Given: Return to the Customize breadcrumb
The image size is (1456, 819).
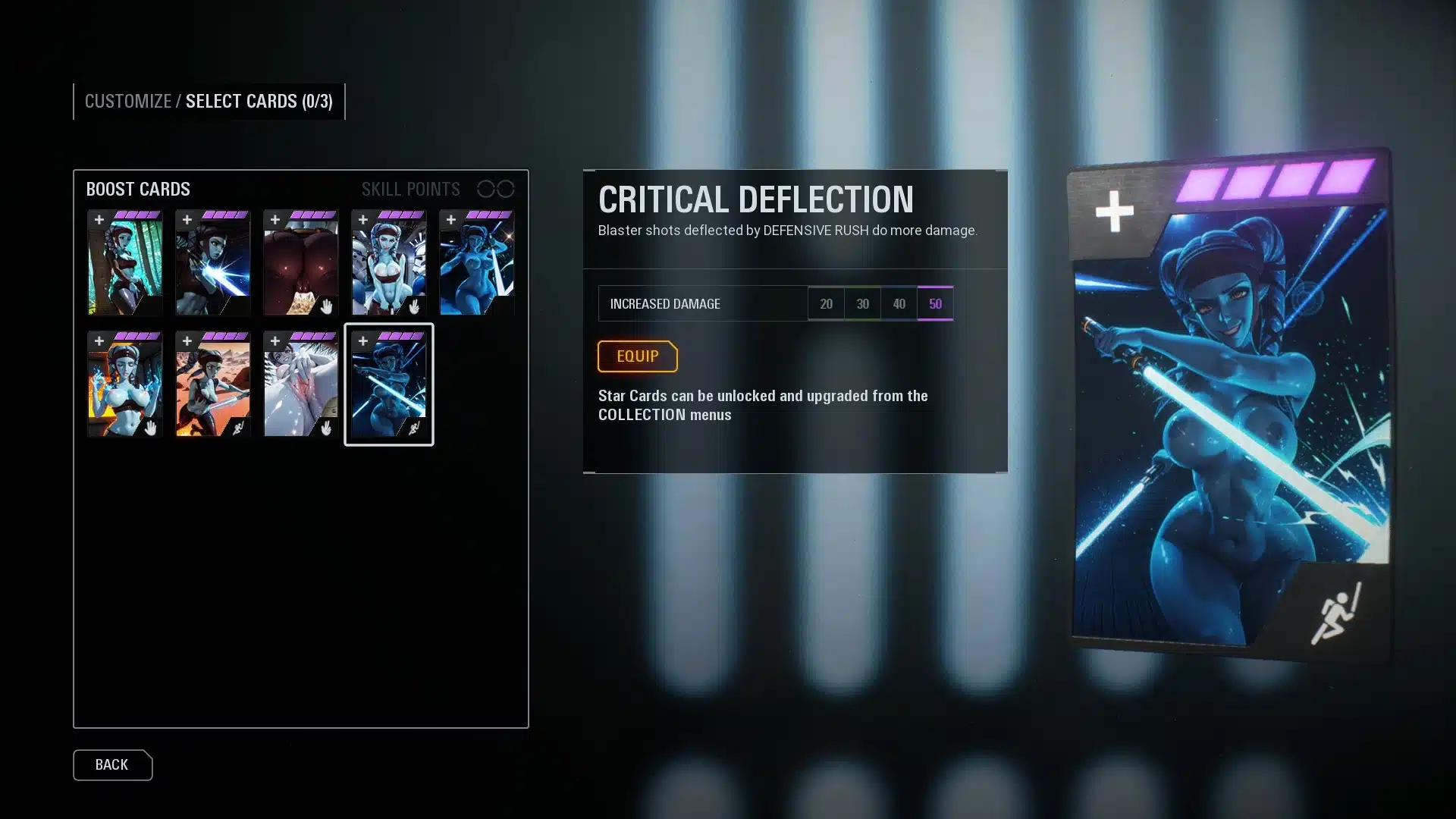Looking at the screenshot, I should click(x=127, y=102).
